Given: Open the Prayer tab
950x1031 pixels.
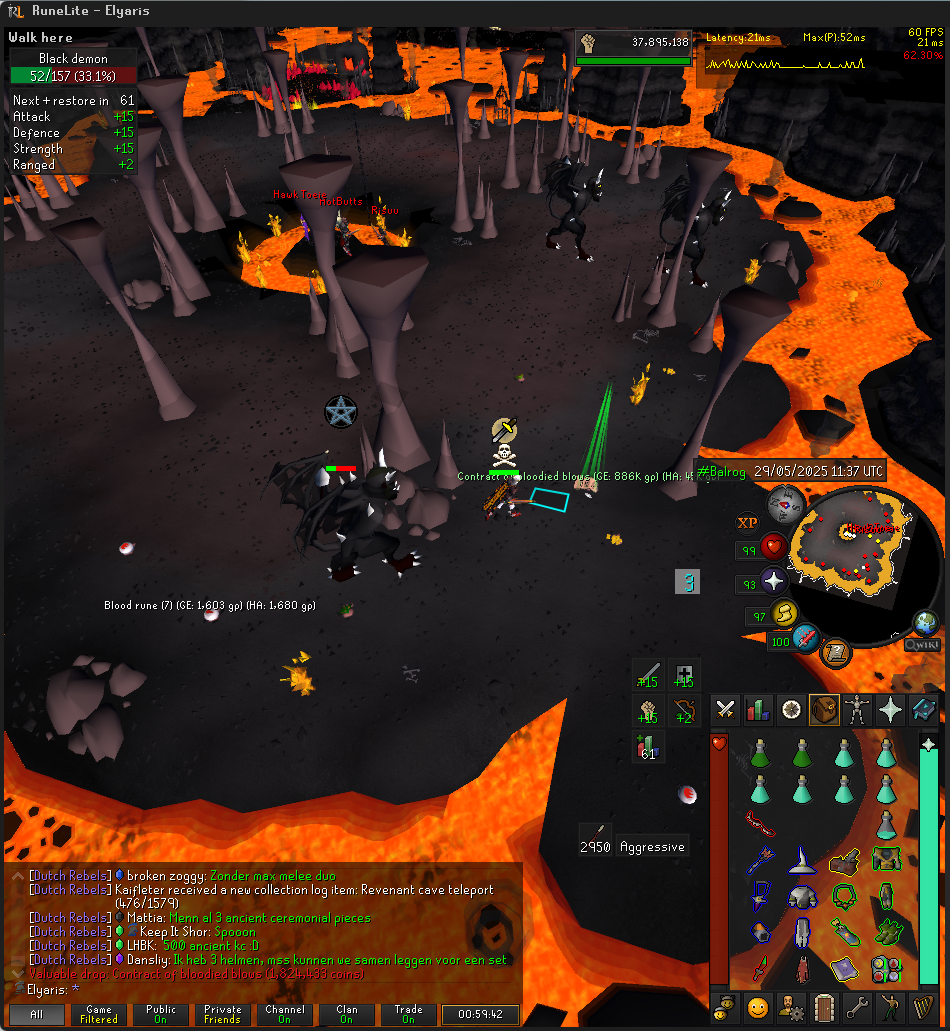Looking at the screenshot, I should click(890, 710).
